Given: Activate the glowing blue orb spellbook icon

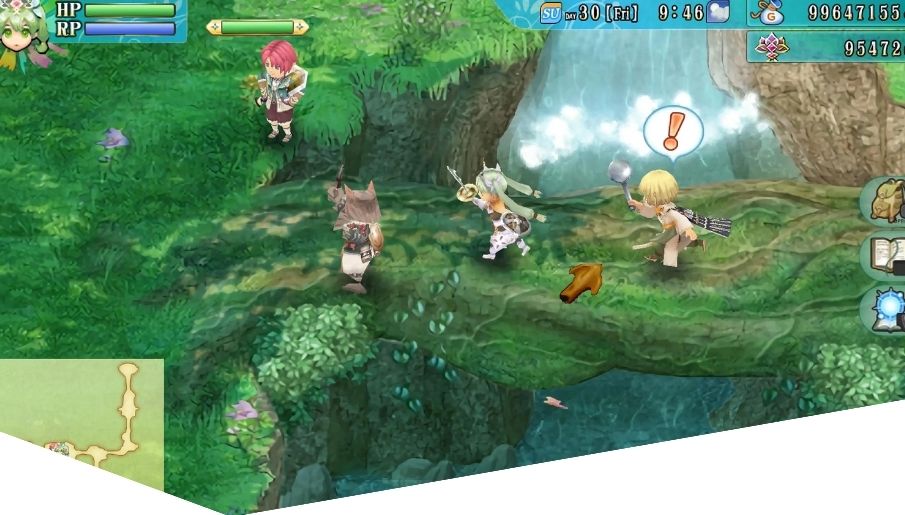Looking at the screenshot, I should click(x=887, y=310).
